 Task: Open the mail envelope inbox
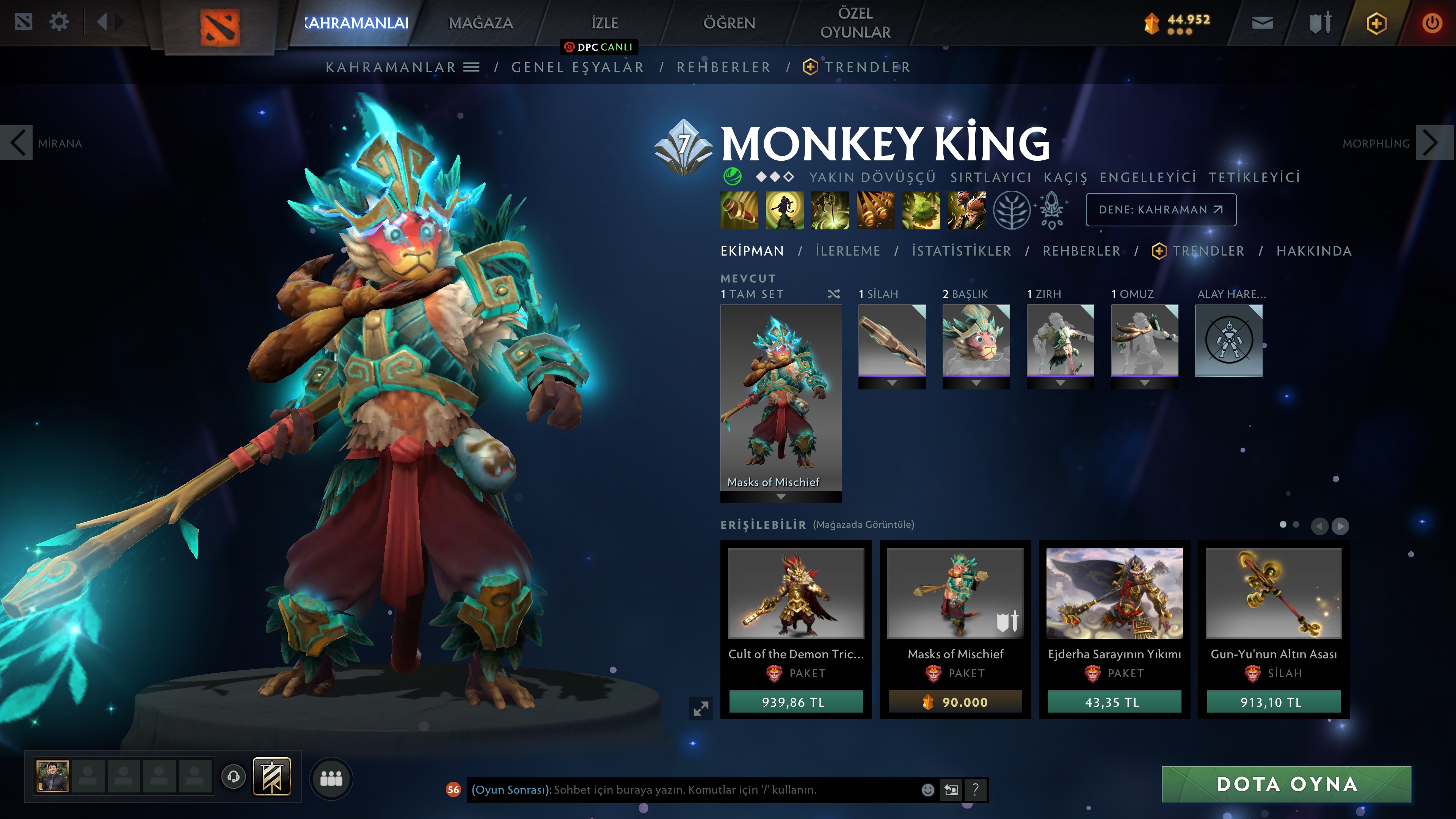click(1262, 23)
